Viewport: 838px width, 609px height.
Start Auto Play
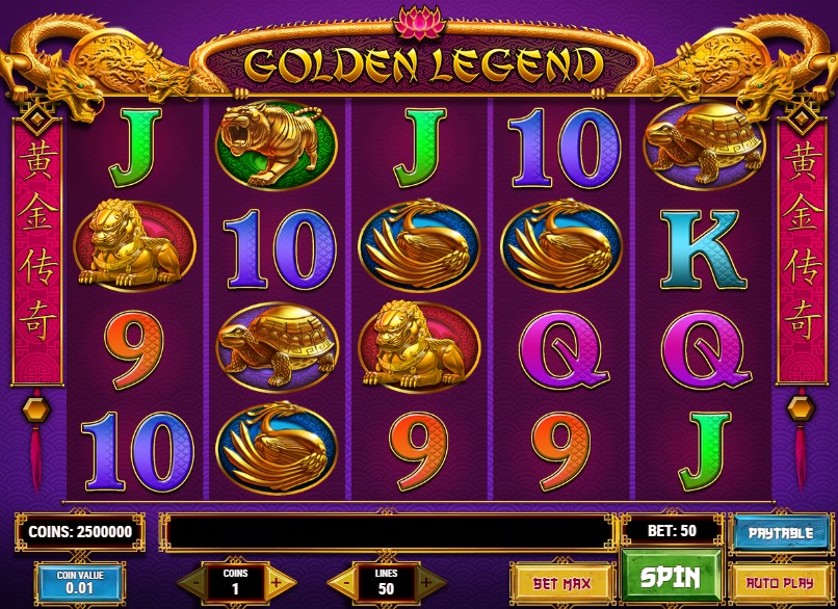coord(782,582)
